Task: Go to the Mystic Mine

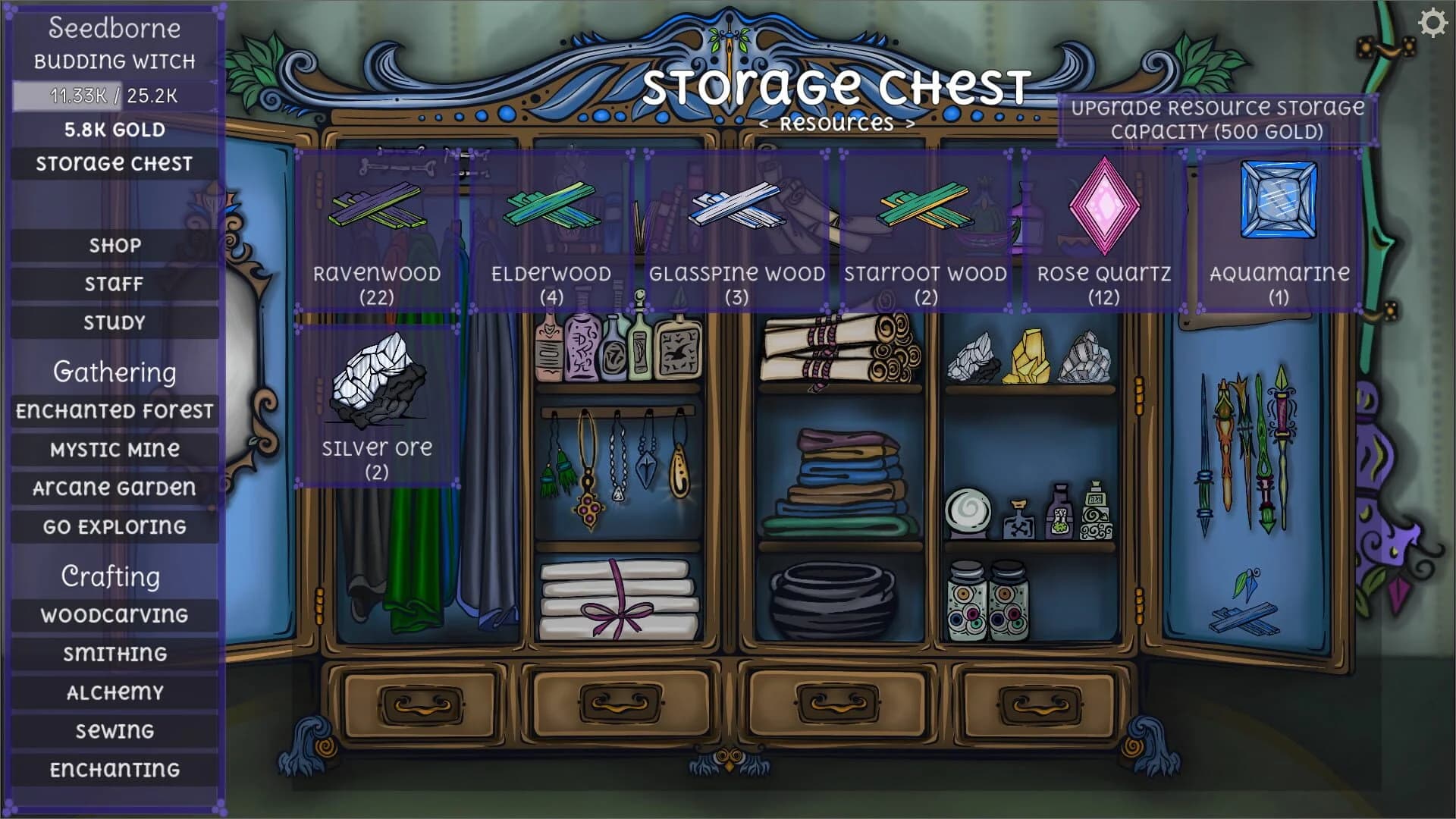Action: tap(114, 449)
